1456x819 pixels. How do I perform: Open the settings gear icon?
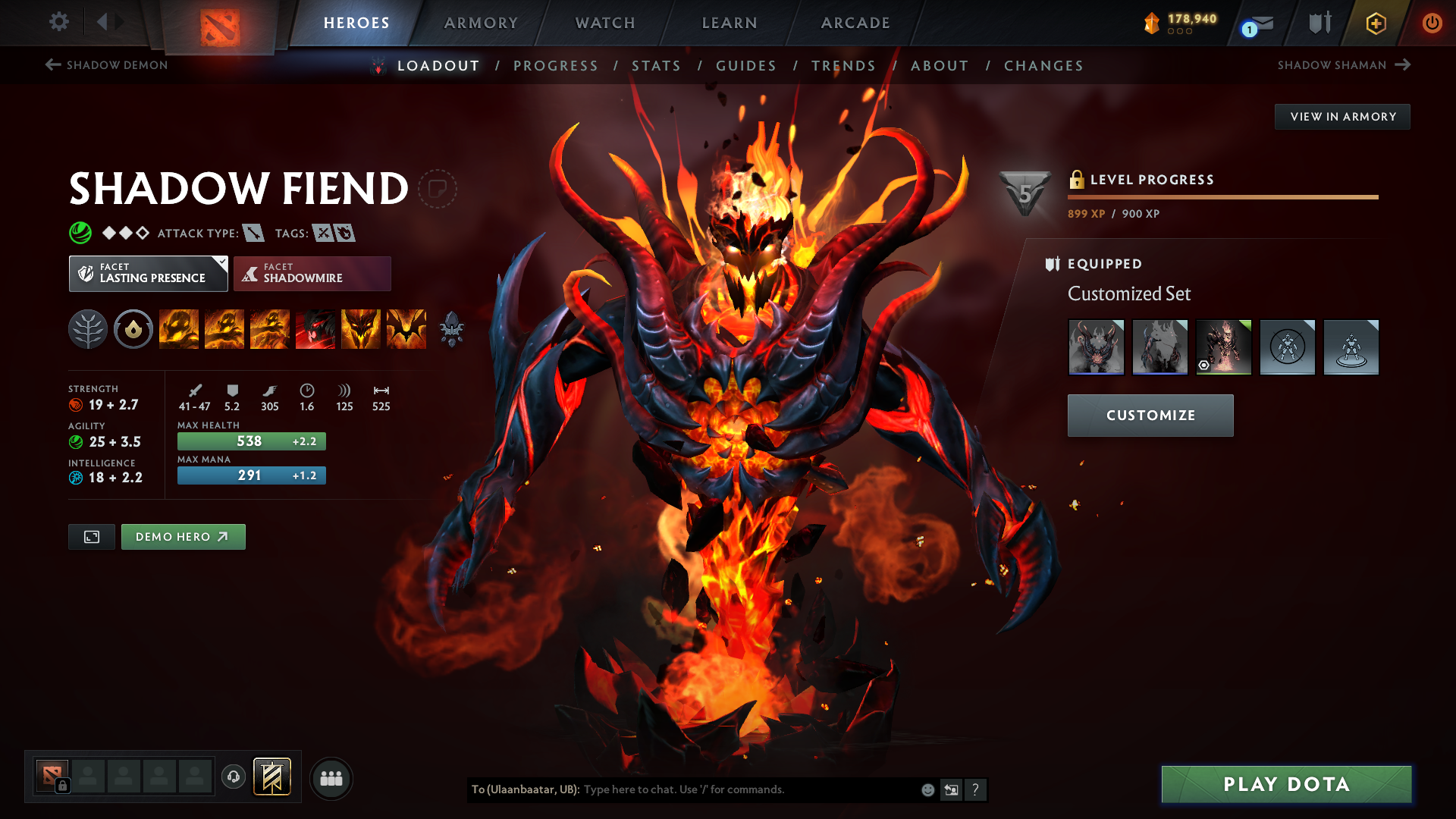click(59, 23)
